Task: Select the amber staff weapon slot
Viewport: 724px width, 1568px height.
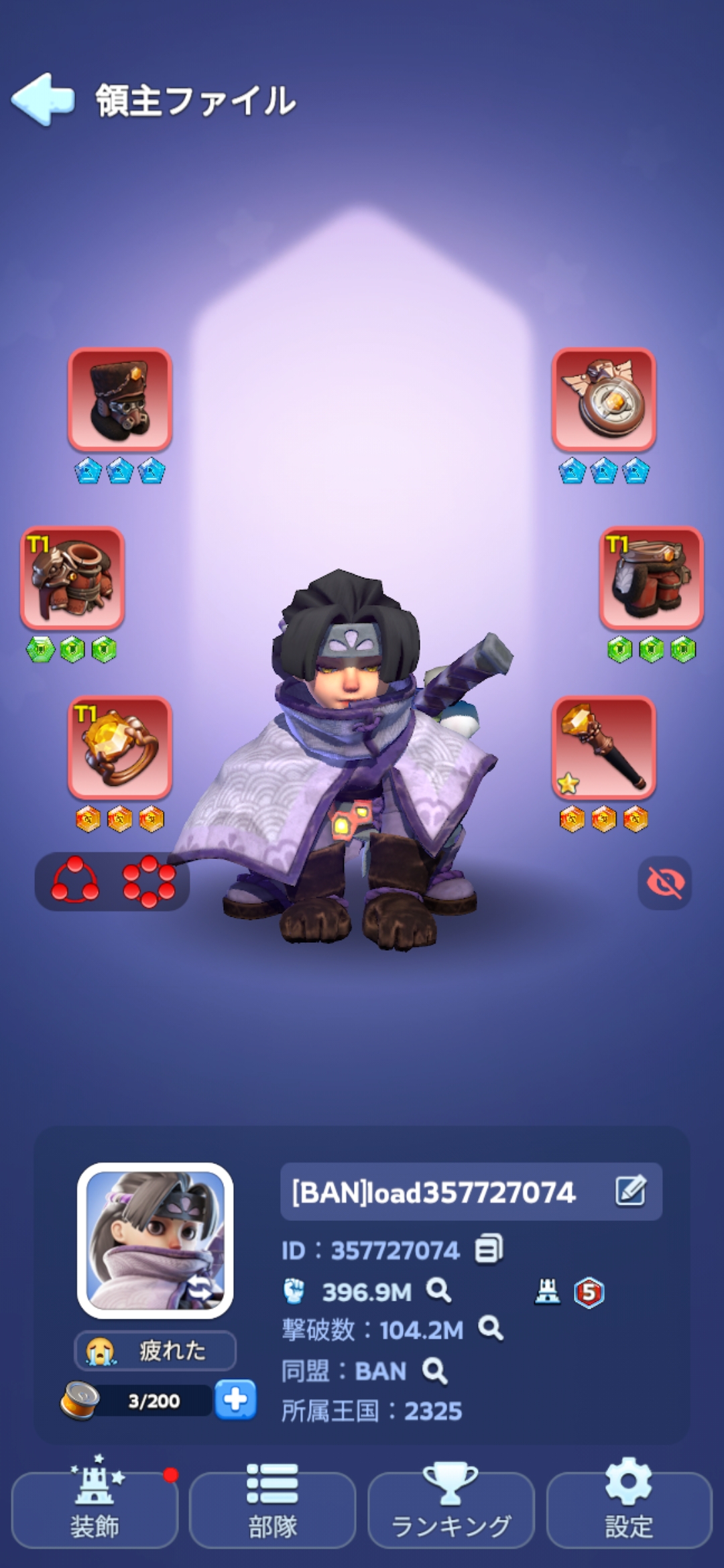Action: 603,747
